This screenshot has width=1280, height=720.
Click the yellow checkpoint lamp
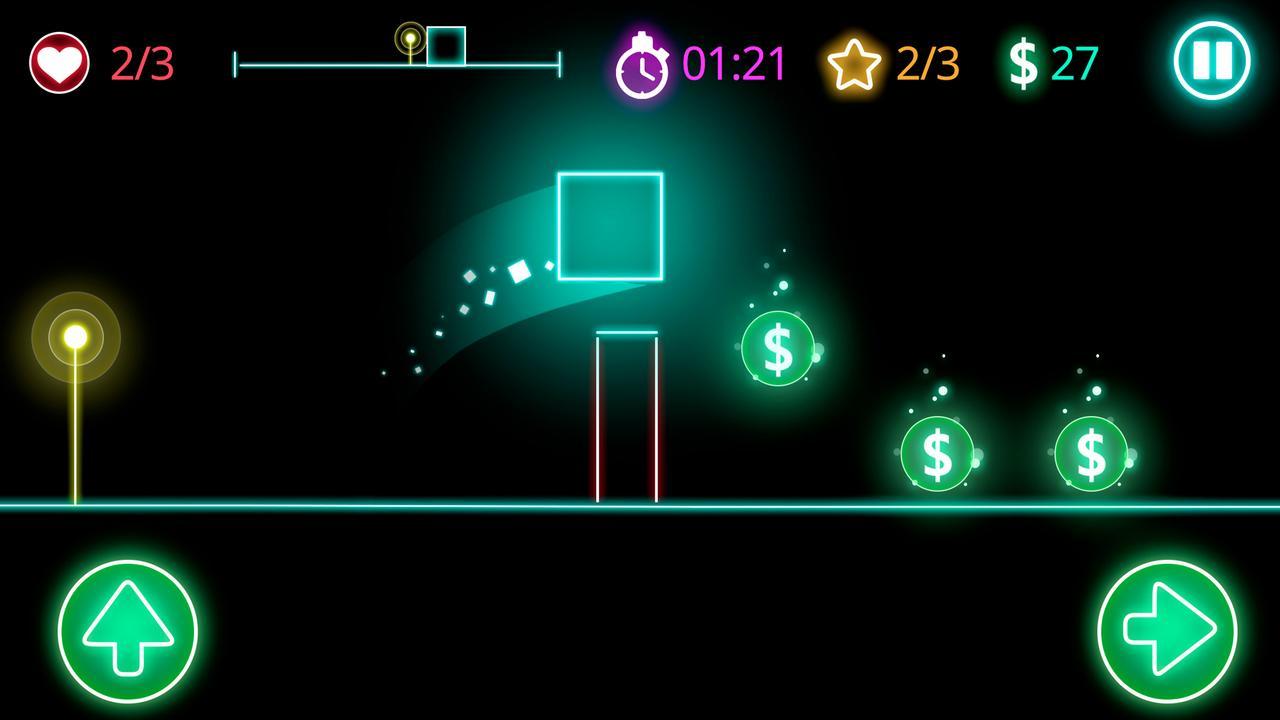(x=74, y=336)
